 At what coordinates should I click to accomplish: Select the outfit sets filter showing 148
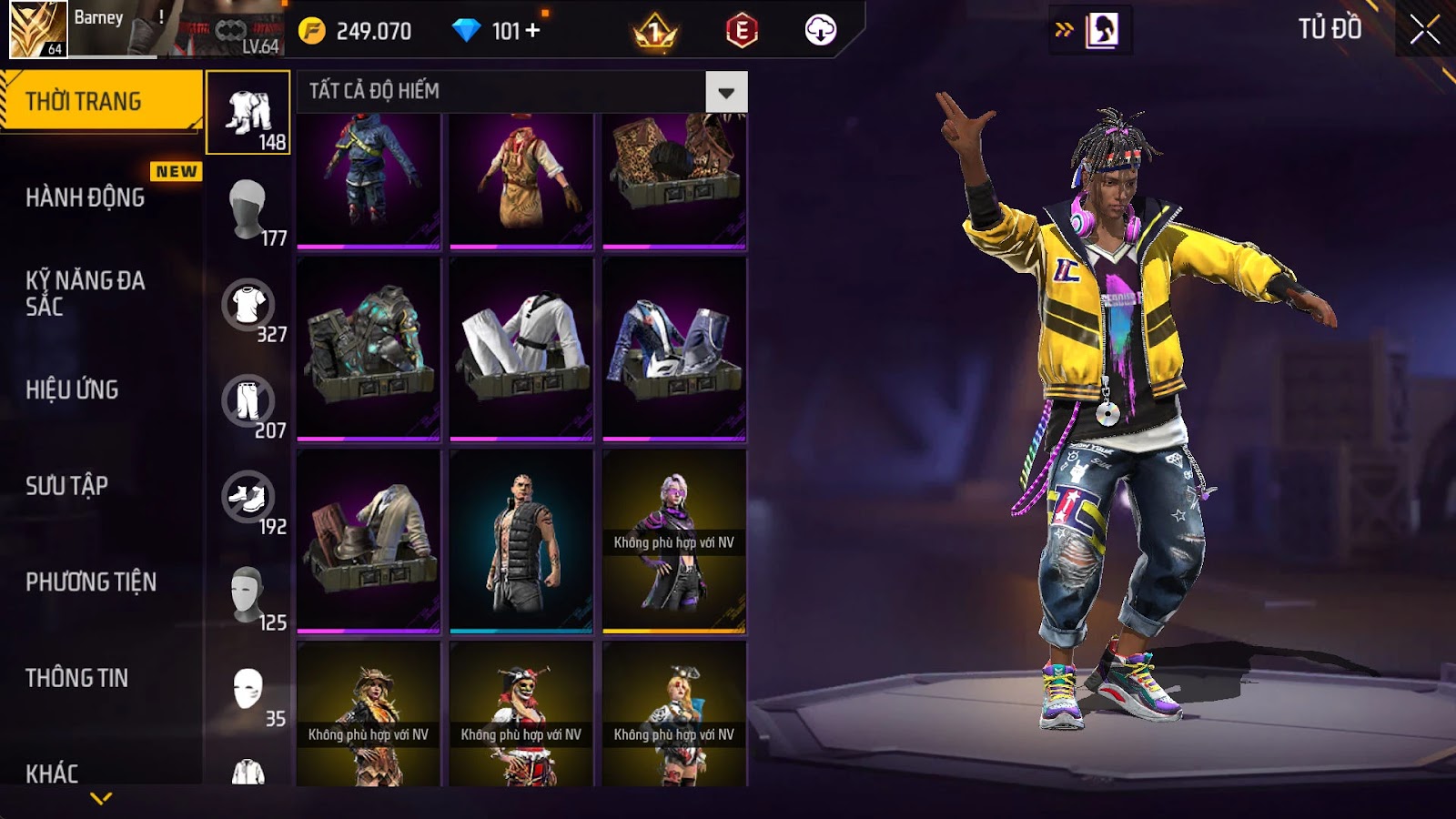coord(248,113)
